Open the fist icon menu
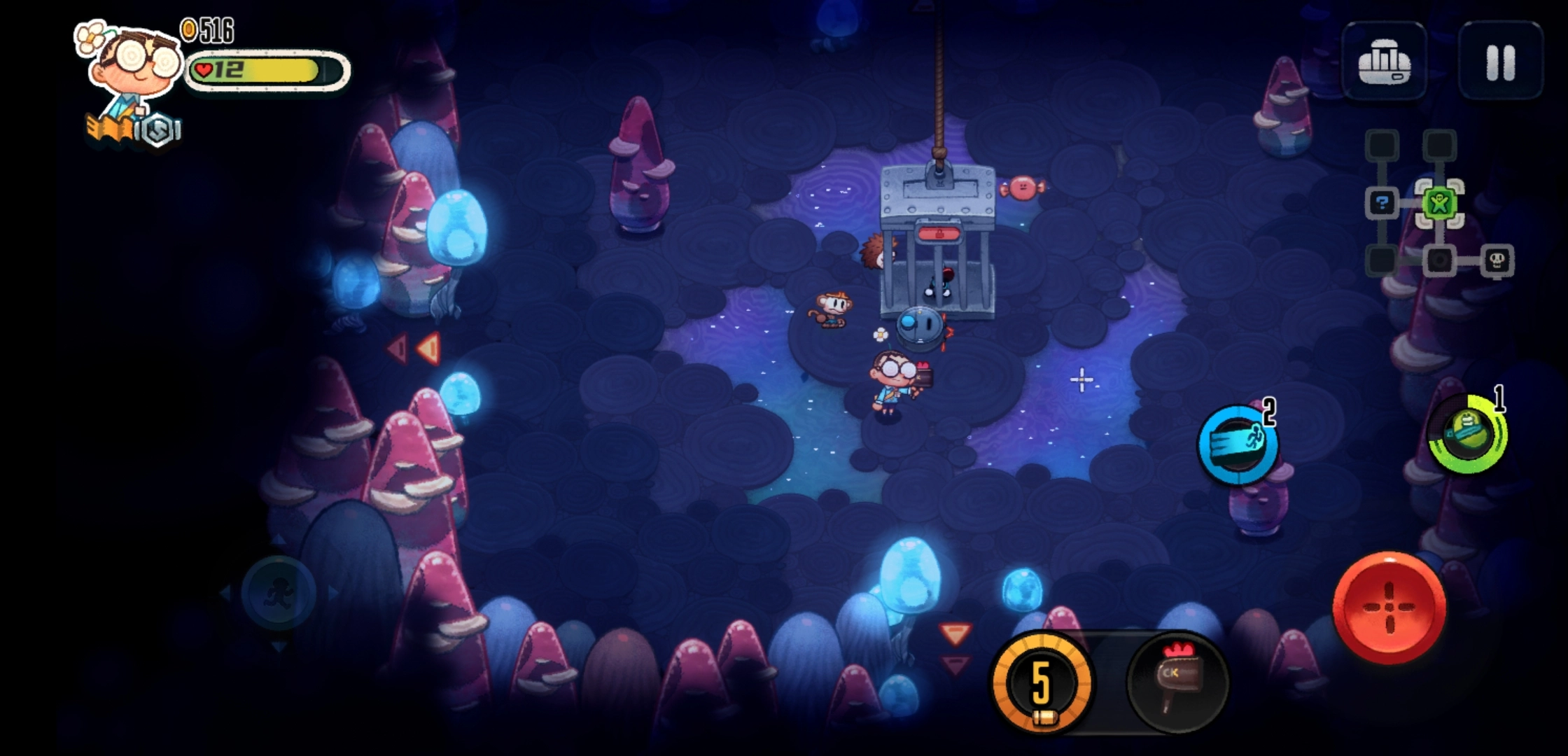Viewport: 1568px width, 756px height. [1384, 62]
